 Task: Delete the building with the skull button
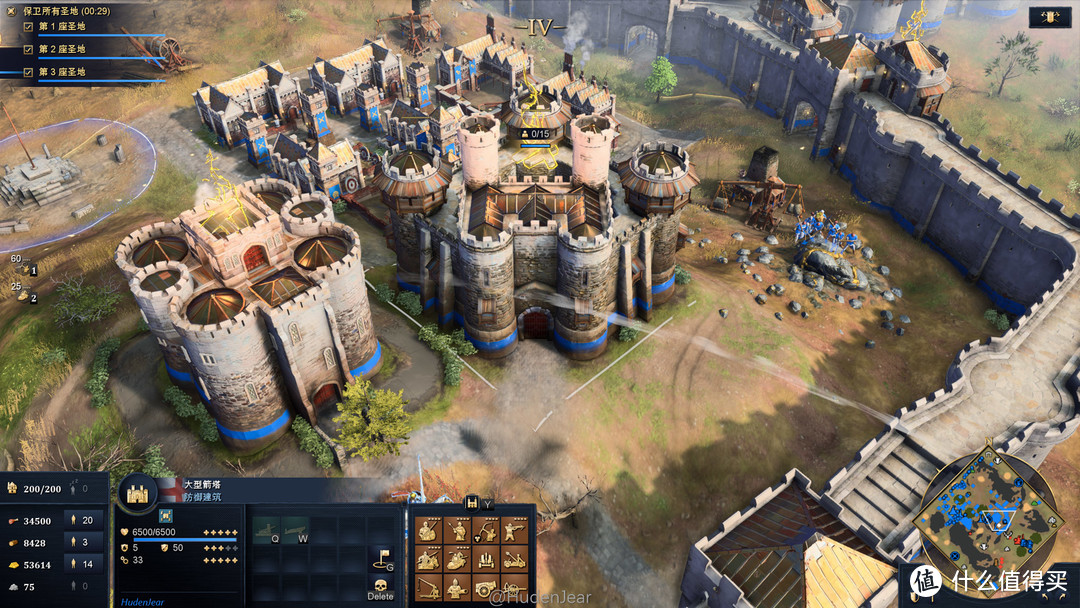[x=381, y=586]
